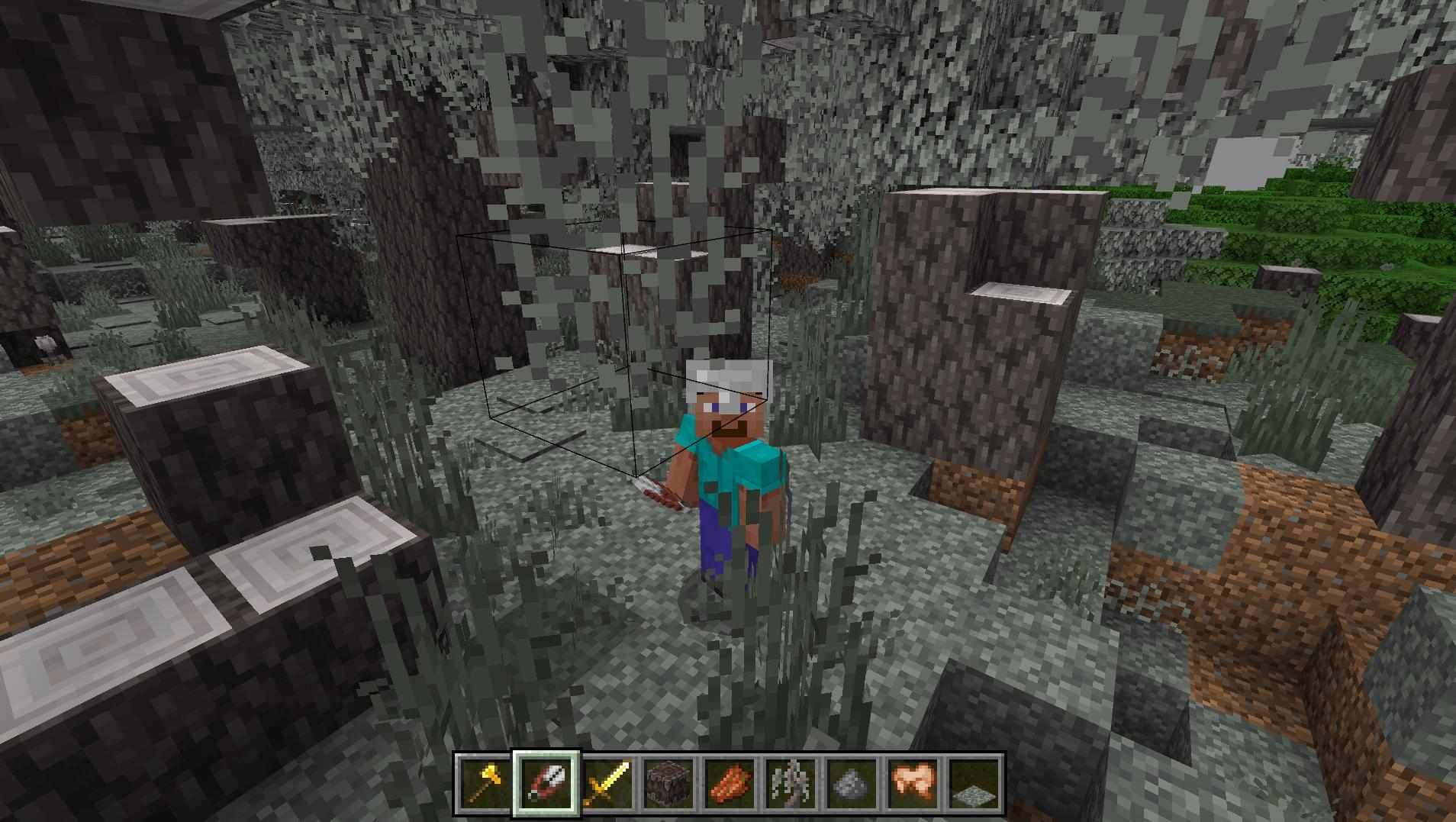Select the raw porkchop hotbar slot
This screenshot has width=1456, height=822.
click(x=913, y=783)
